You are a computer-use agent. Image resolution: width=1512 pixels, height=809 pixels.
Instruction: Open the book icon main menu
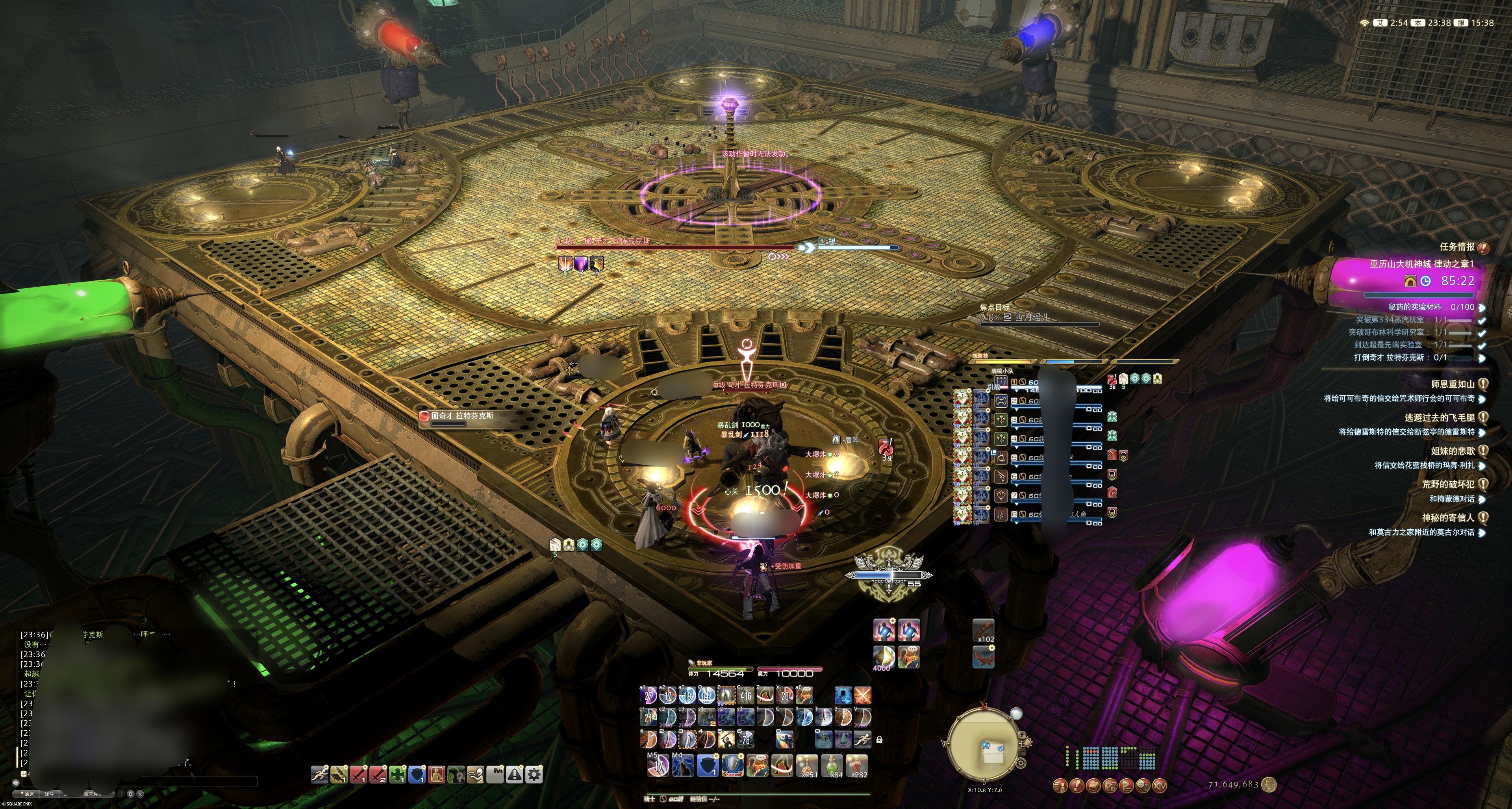[1093, 785]
